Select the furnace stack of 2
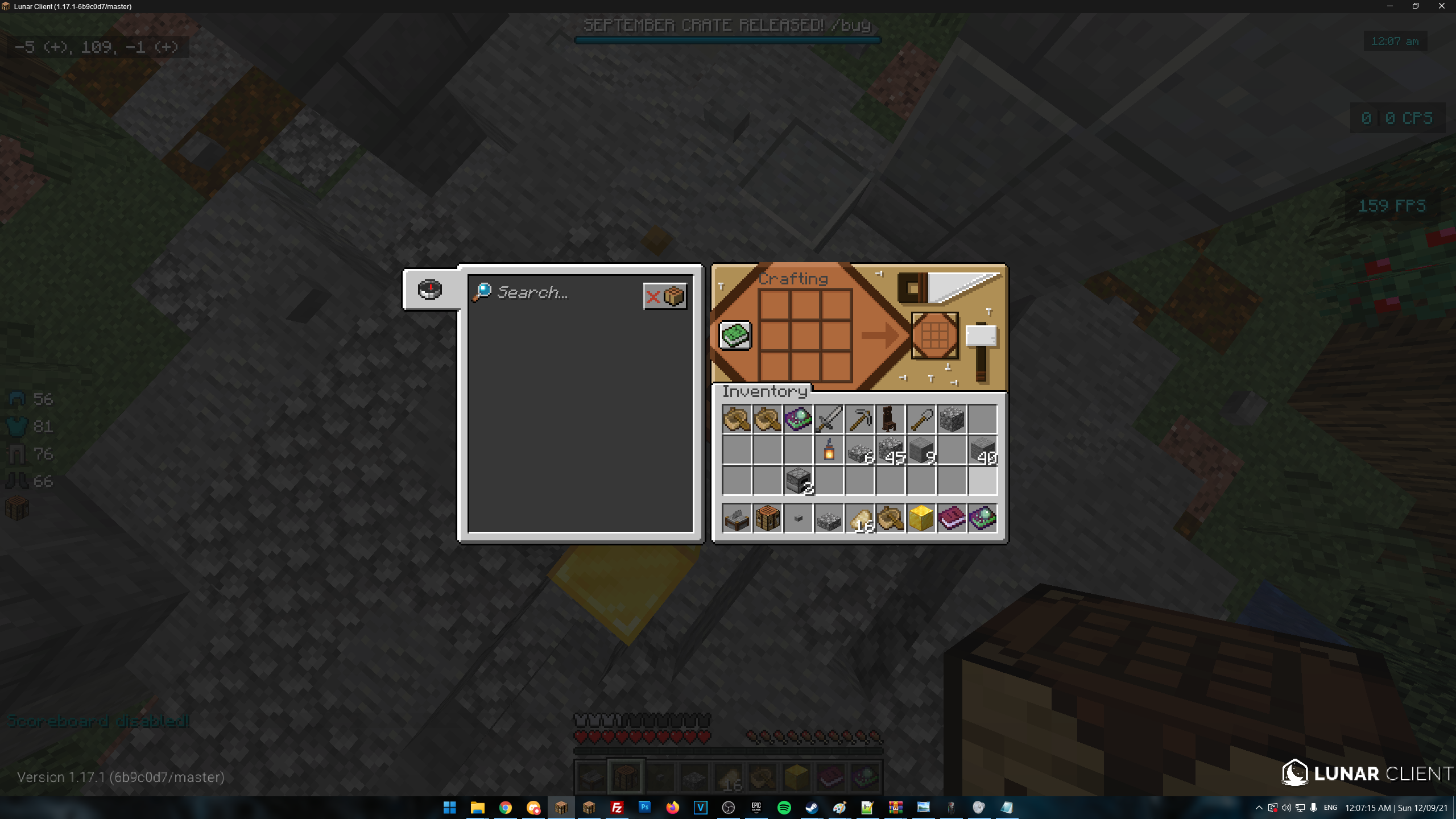Image resolution: width=1456 pixels, height=819 pixels. point(799,481)
